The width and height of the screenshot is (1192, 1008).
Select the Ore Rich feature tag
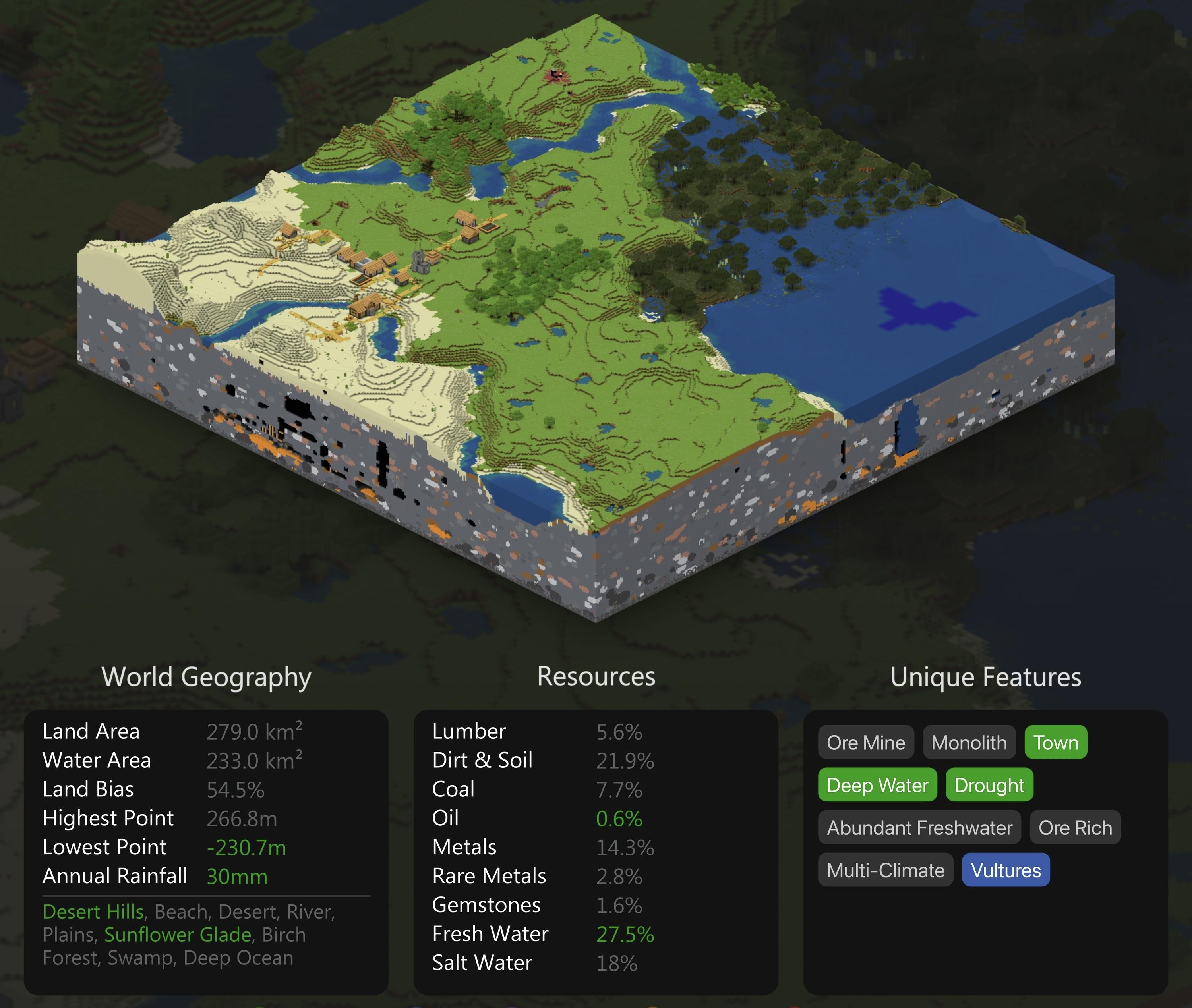point(1075,827)
